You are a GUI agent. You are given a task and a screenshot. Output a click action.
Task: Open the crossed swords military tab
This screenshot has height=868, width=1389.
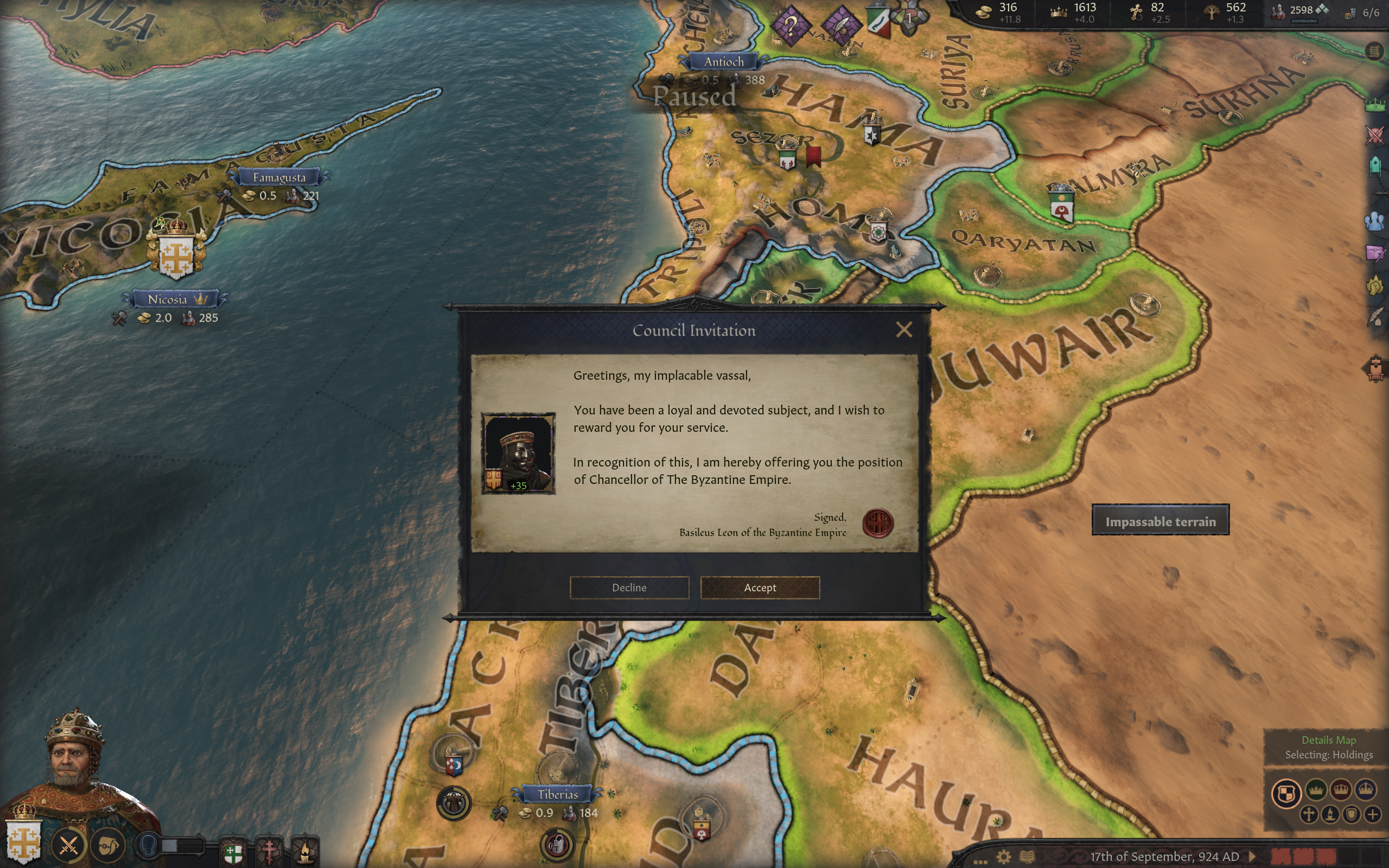tap(1375, 136)
